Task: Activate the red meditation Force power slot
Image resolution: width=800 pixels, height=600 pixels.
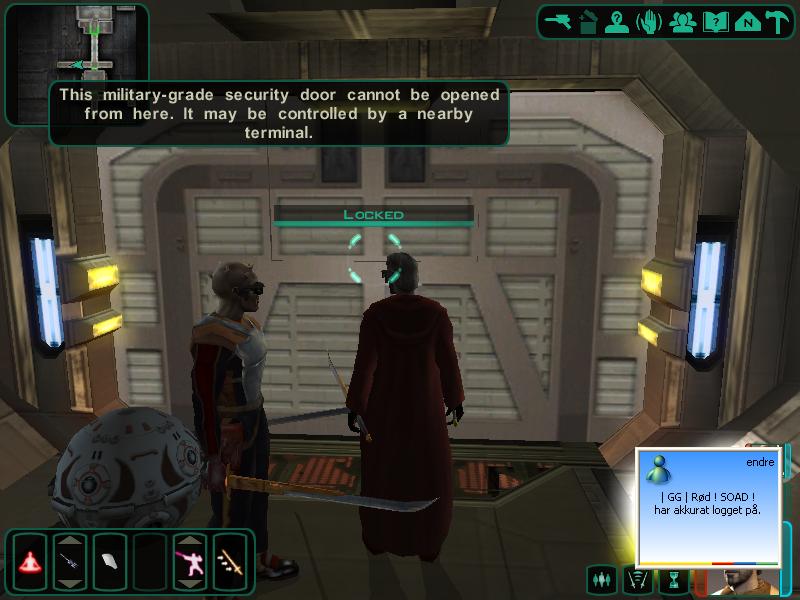Action: (30, 561)
